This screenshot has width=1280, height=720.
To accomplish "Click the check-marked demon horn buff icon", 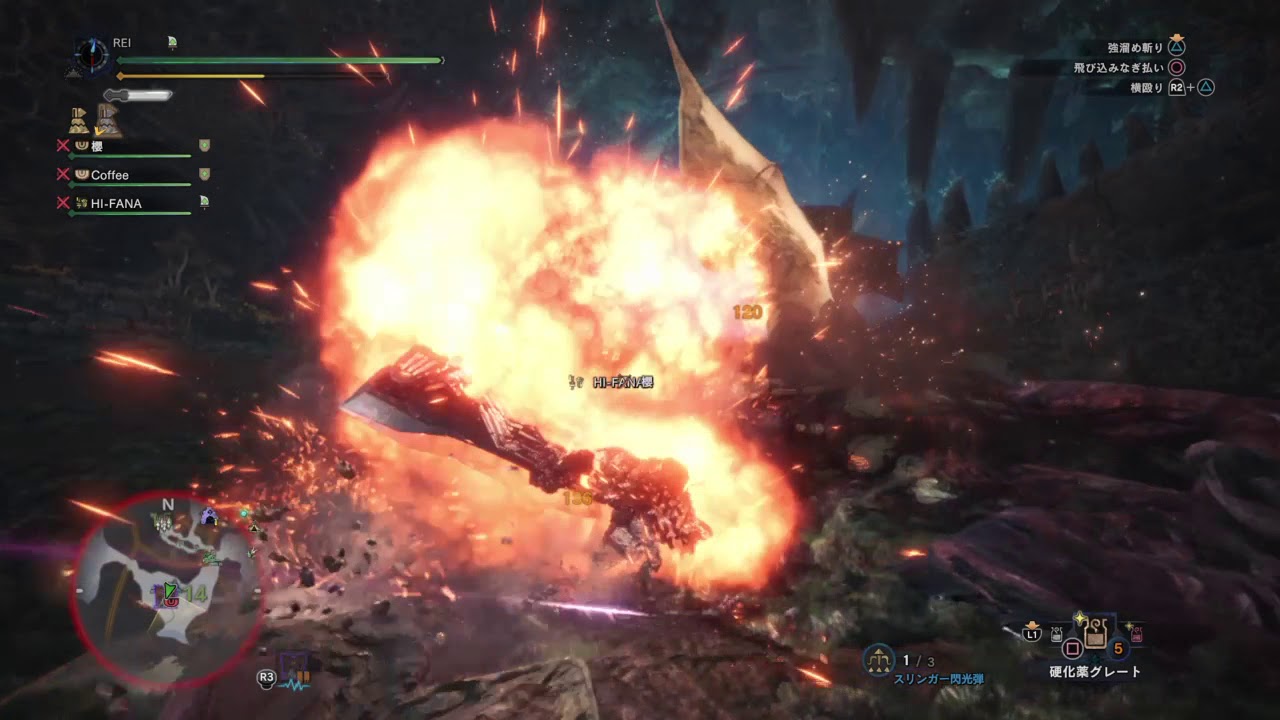I will [x=108, y=121].
